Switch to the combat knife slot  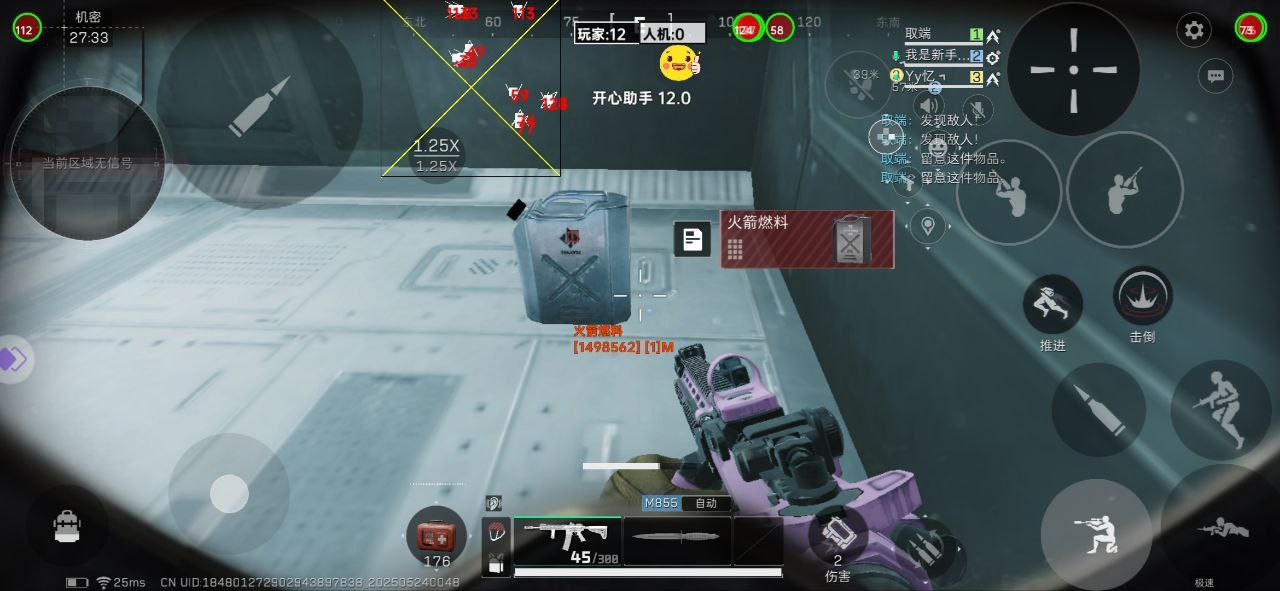tap(677, 540)
